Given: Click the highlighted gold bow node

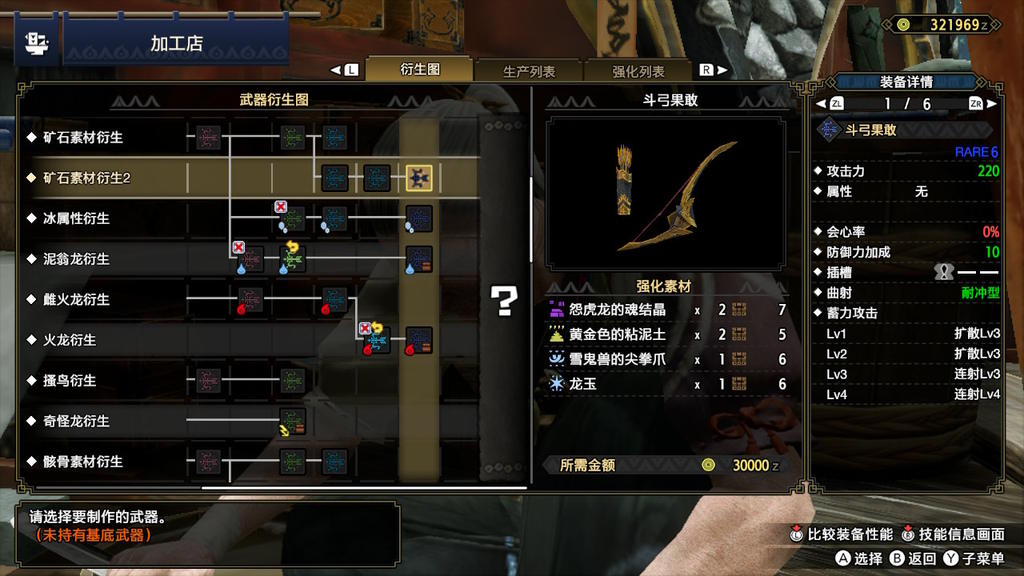Looking at the screenshot, I should (x=419, y=178).
